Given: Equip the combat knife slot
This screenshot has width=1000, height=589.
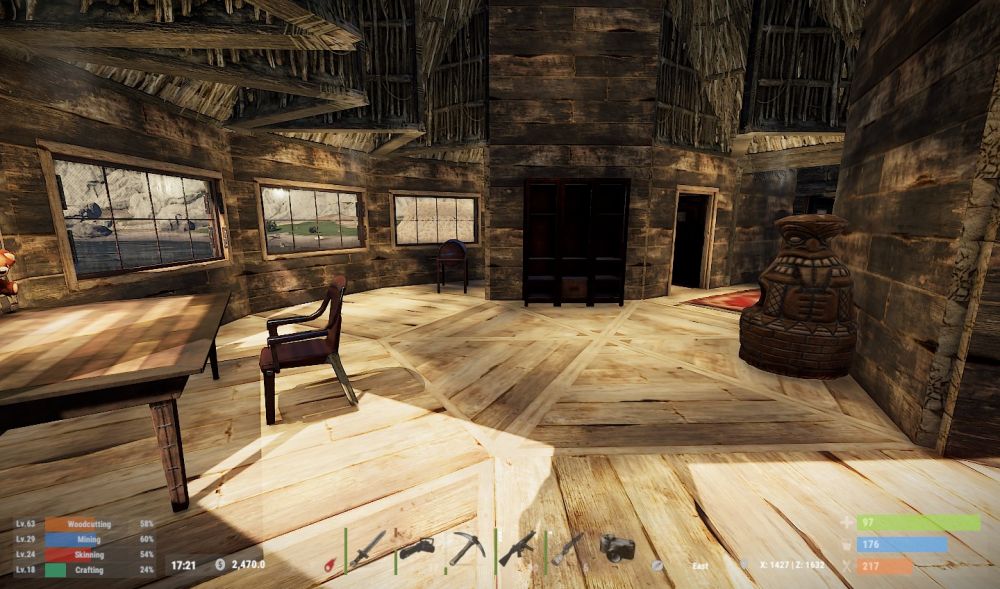Looking at the screenshot, I should coord(567,548).
